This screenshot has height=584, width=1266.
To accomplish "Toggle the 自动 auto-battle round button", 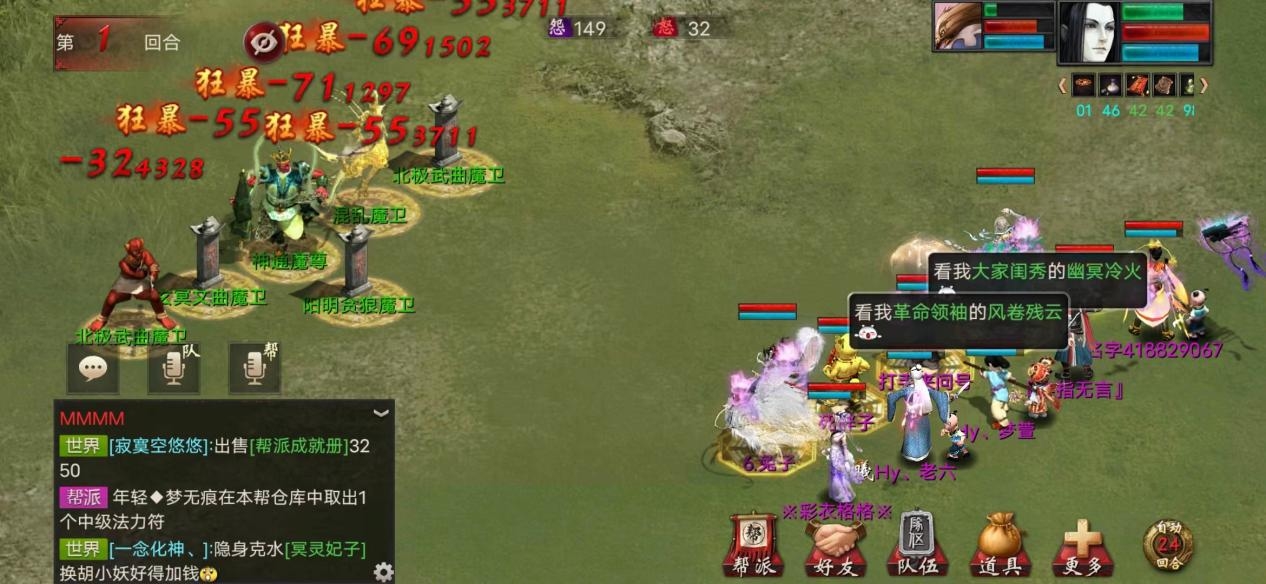I will click(1167, 545).
